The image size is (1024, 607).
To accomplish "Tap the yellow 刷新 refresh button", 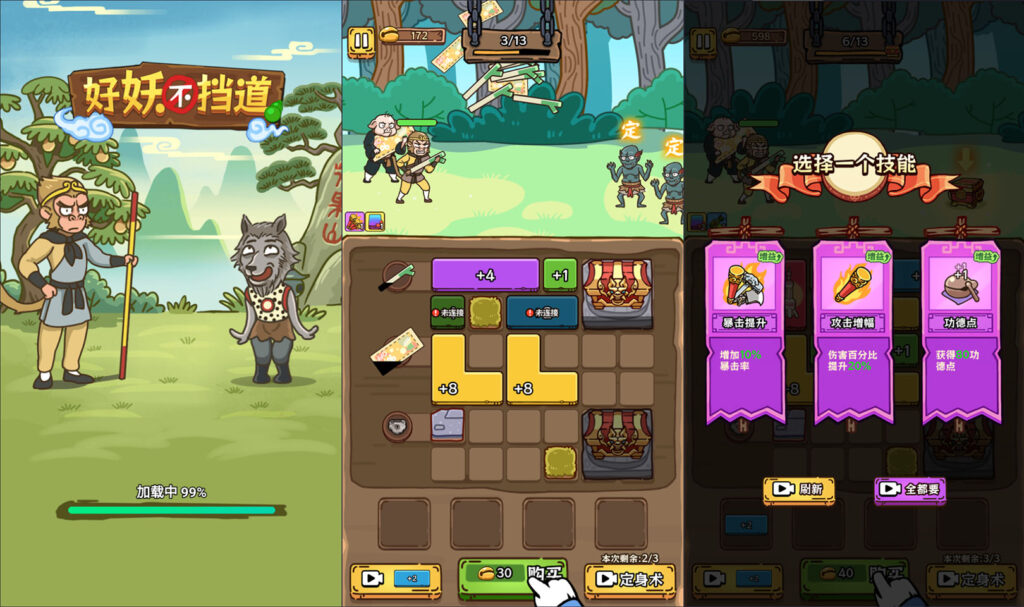I will (799, 490).
